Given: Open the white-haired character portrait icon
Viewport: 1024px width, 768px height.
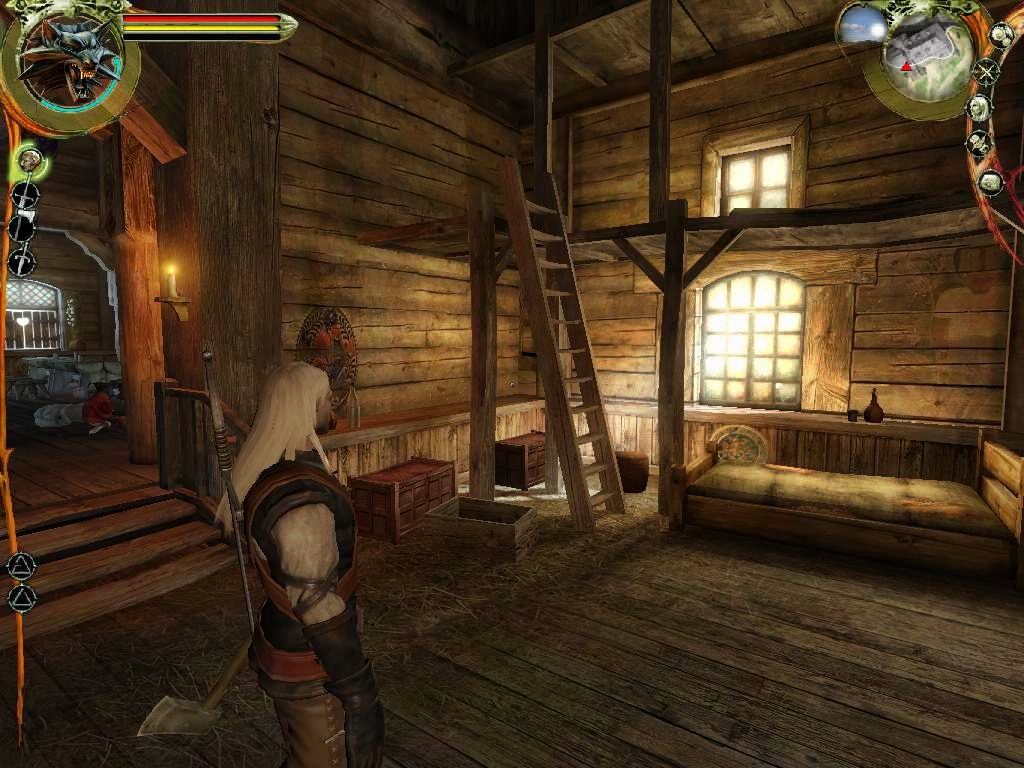Looking at the screenshot, I should (979, 107).
